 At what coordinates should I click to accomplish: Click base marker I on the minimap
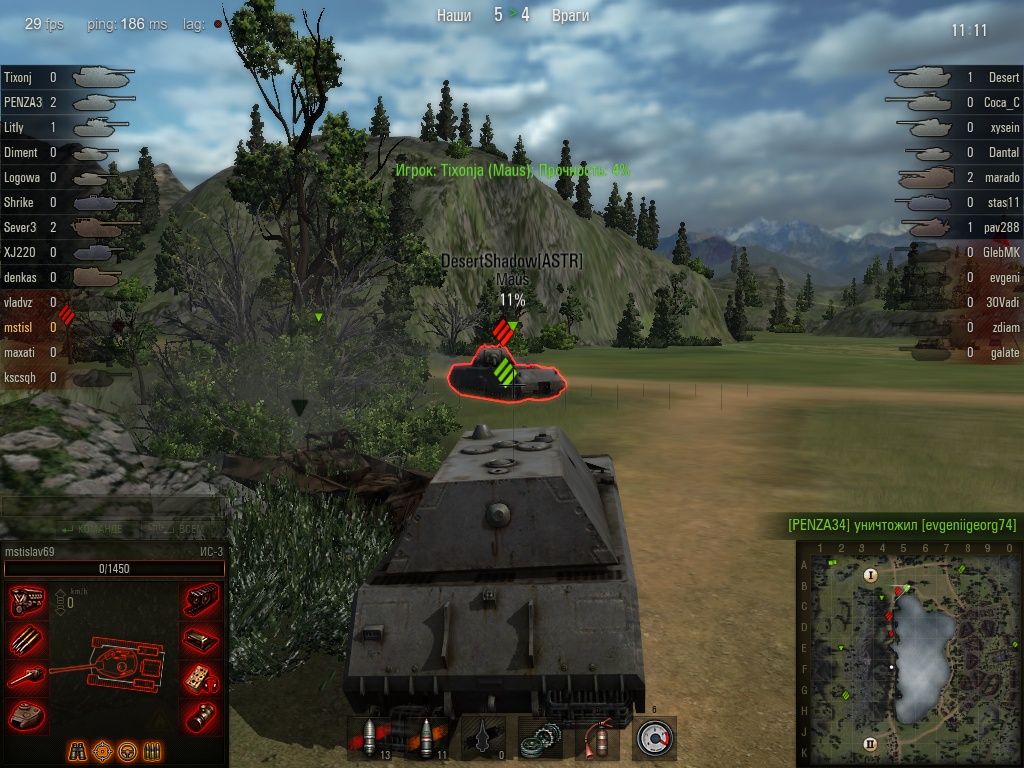click(x=870, y=575)
